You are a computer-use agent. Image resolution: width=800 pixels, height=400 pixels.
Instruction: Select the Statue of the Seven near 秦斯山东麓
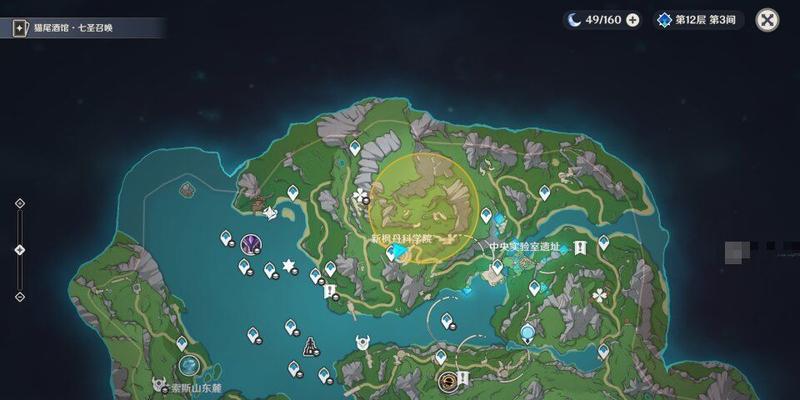pyautogui.click(x=188, y=364)
